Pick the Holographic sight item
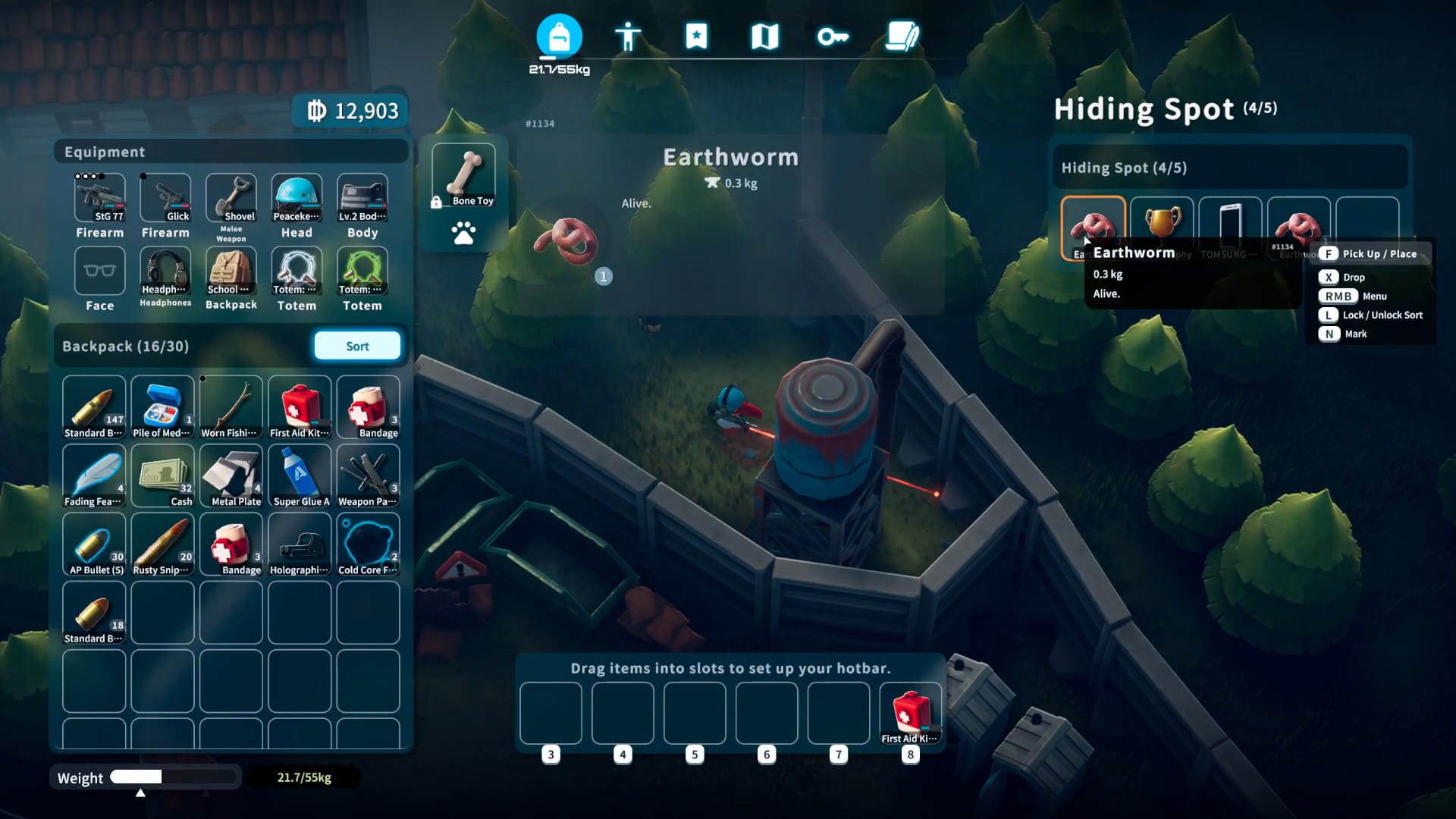The width and height of the screenshot is (1456, 819). click(300, 544)
